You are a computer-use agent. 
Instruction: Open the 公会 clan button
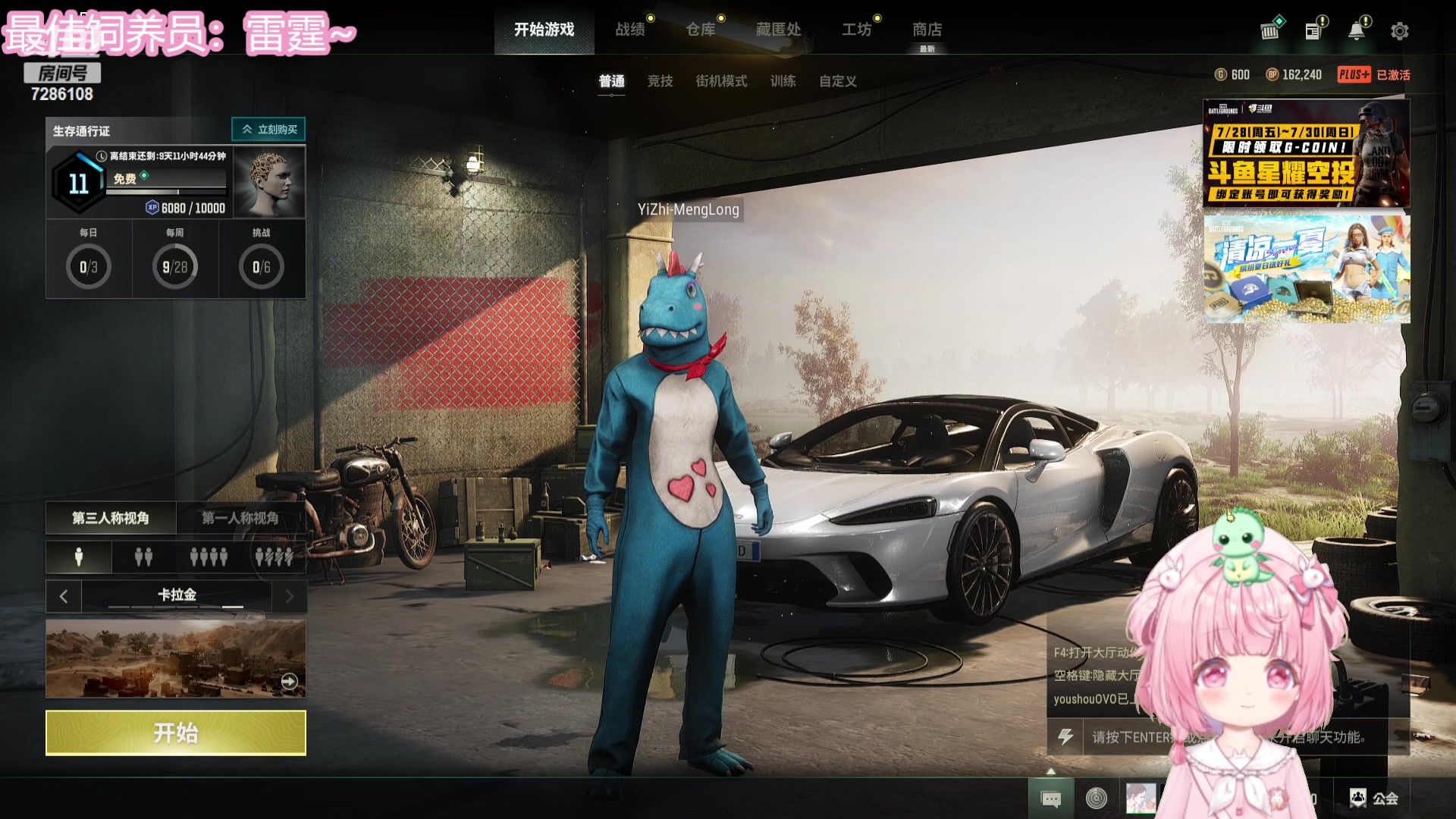(1374, 798)
